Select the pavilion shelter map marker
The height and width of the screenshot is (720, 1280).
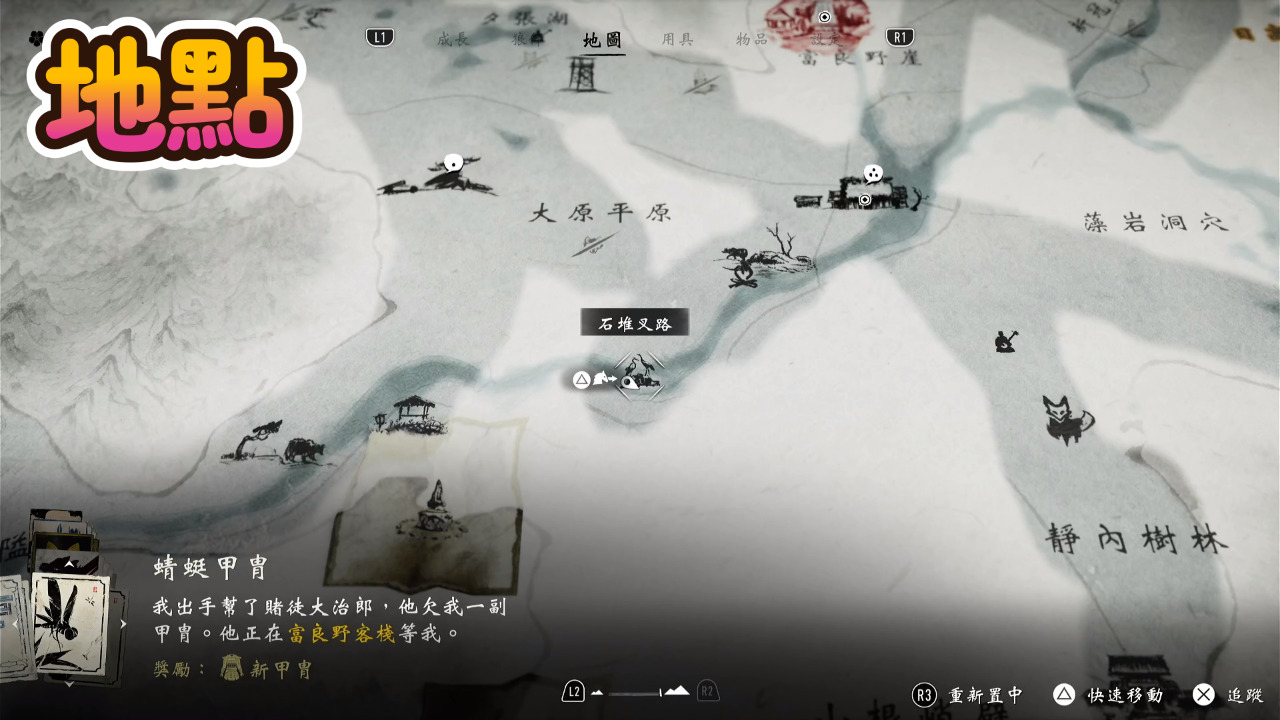pos(411,414)
